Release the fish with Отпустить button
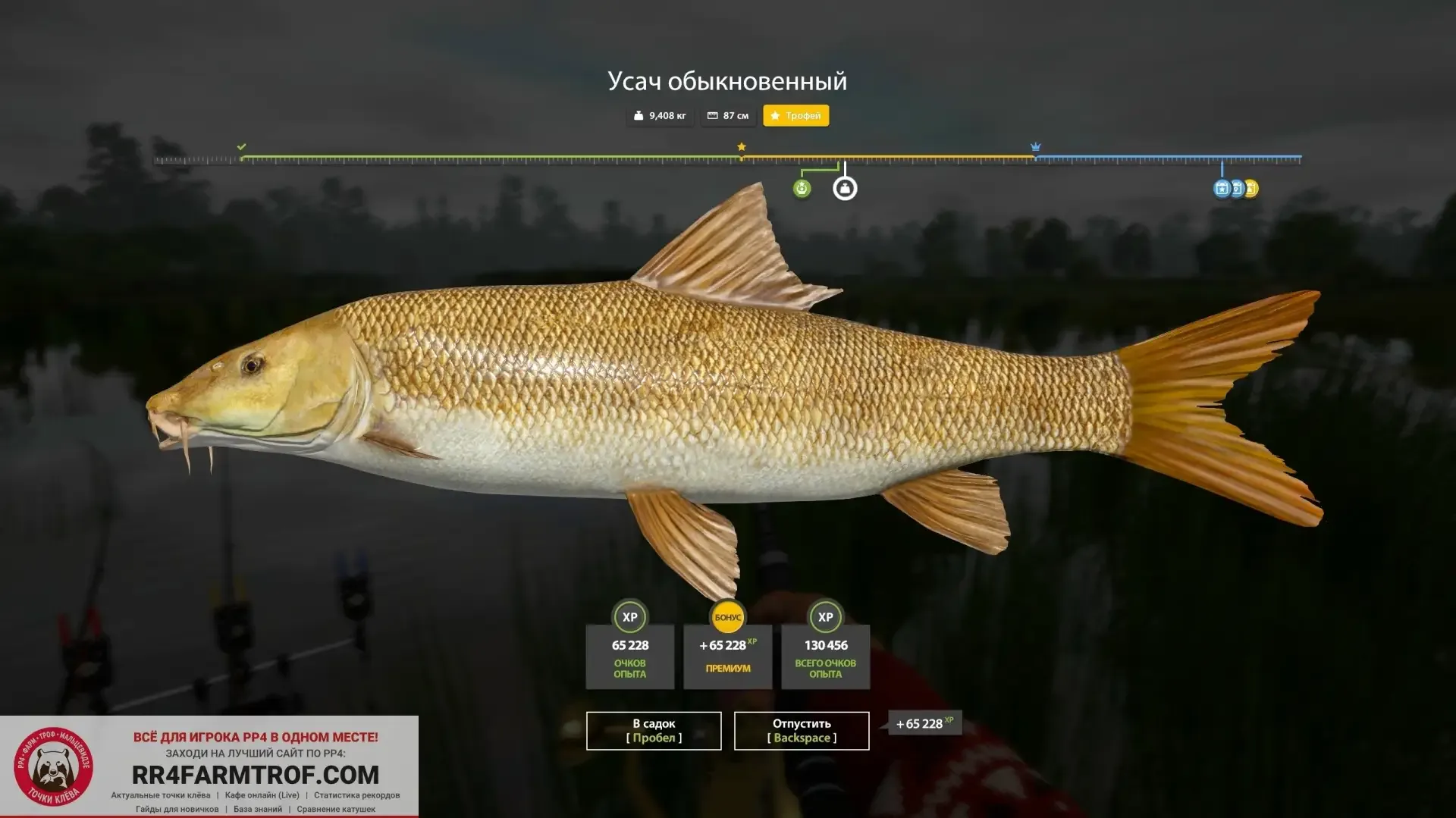This screenshot has height=818, width=1456. (802, 731)
